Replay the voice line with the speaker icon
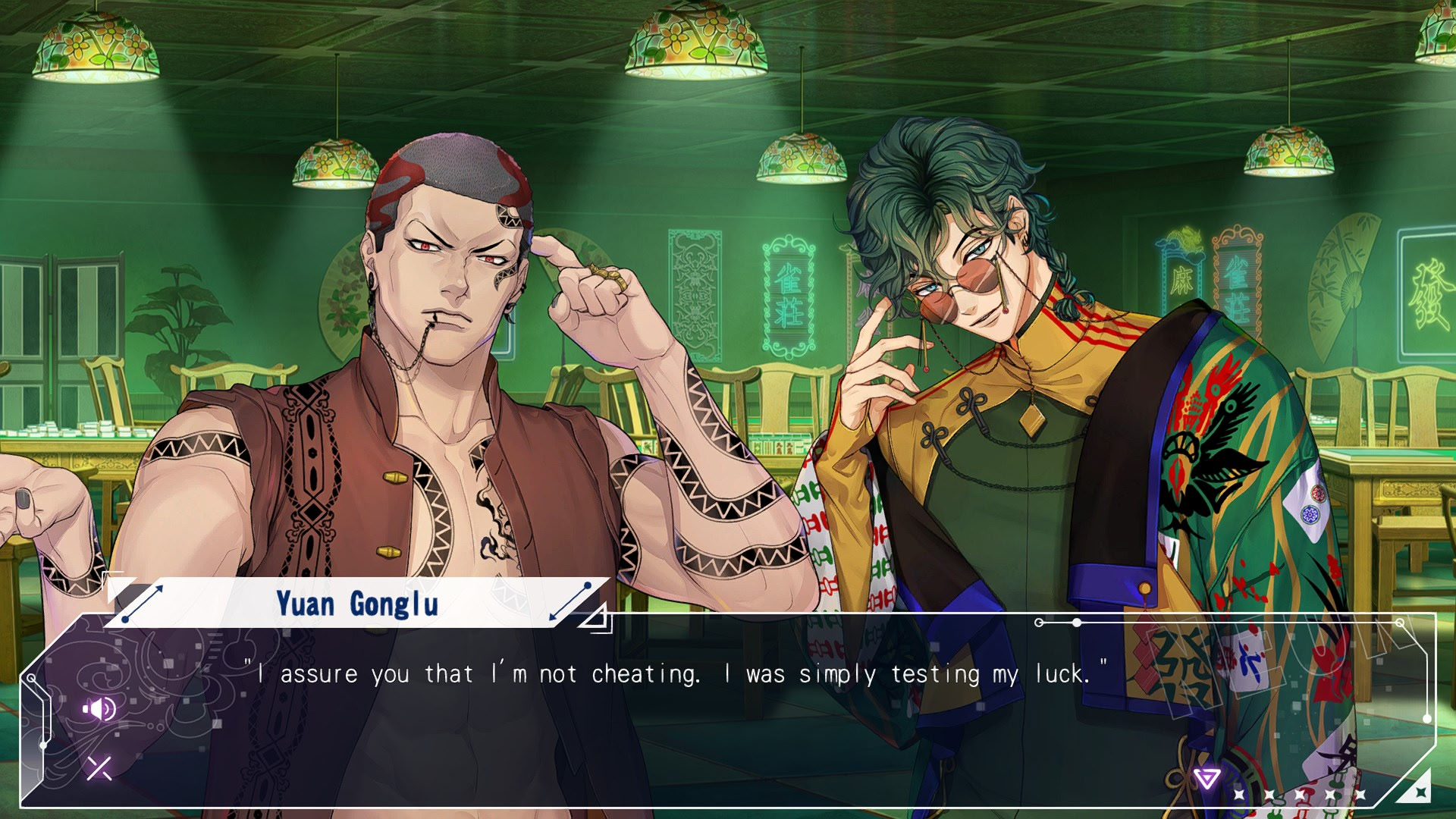This screenshot has height=819, width=1456. (99, 709)
